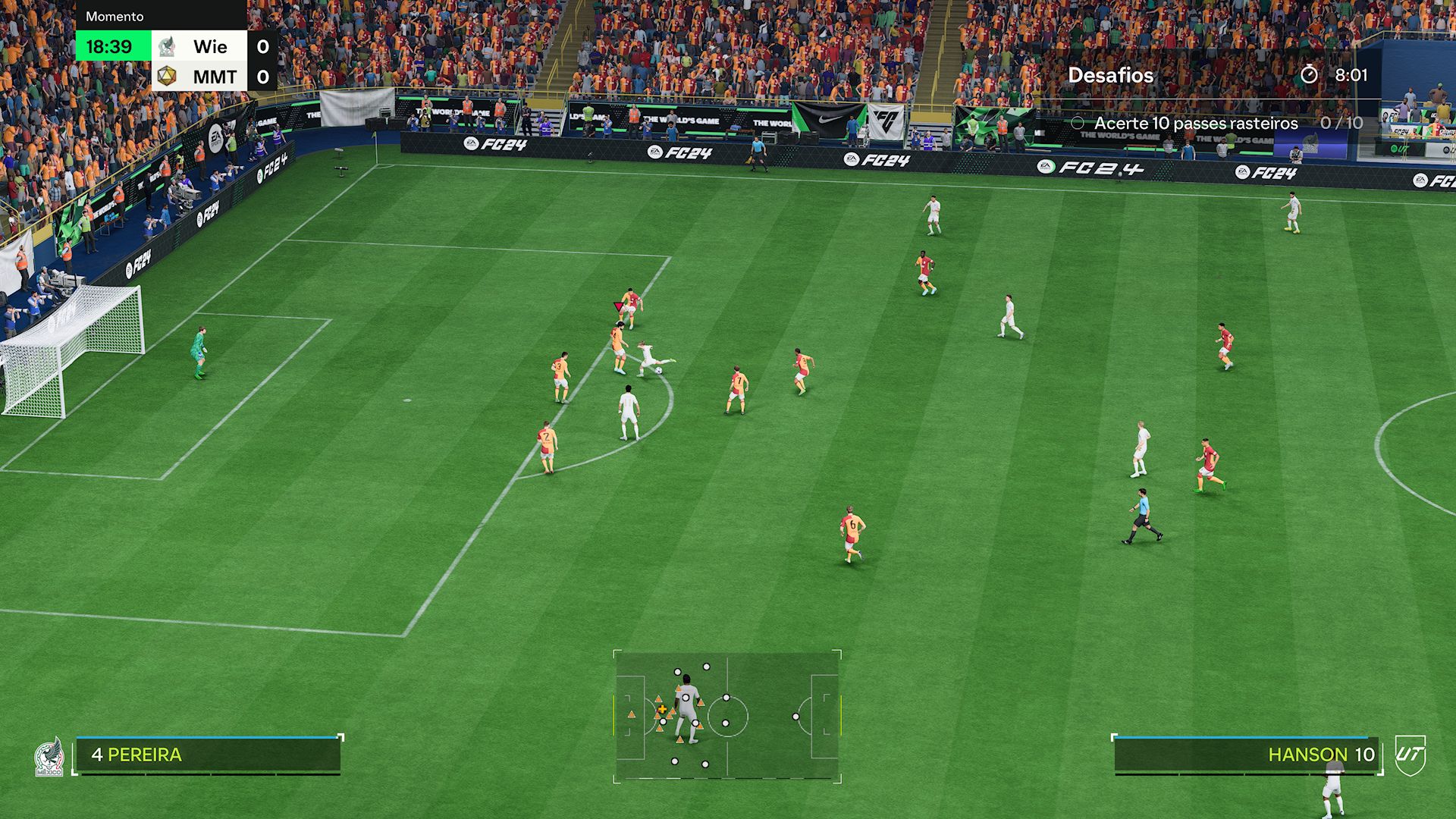Open the Desafios challenges panel header
1456x819 pixels.
[x=1111, y=75]
